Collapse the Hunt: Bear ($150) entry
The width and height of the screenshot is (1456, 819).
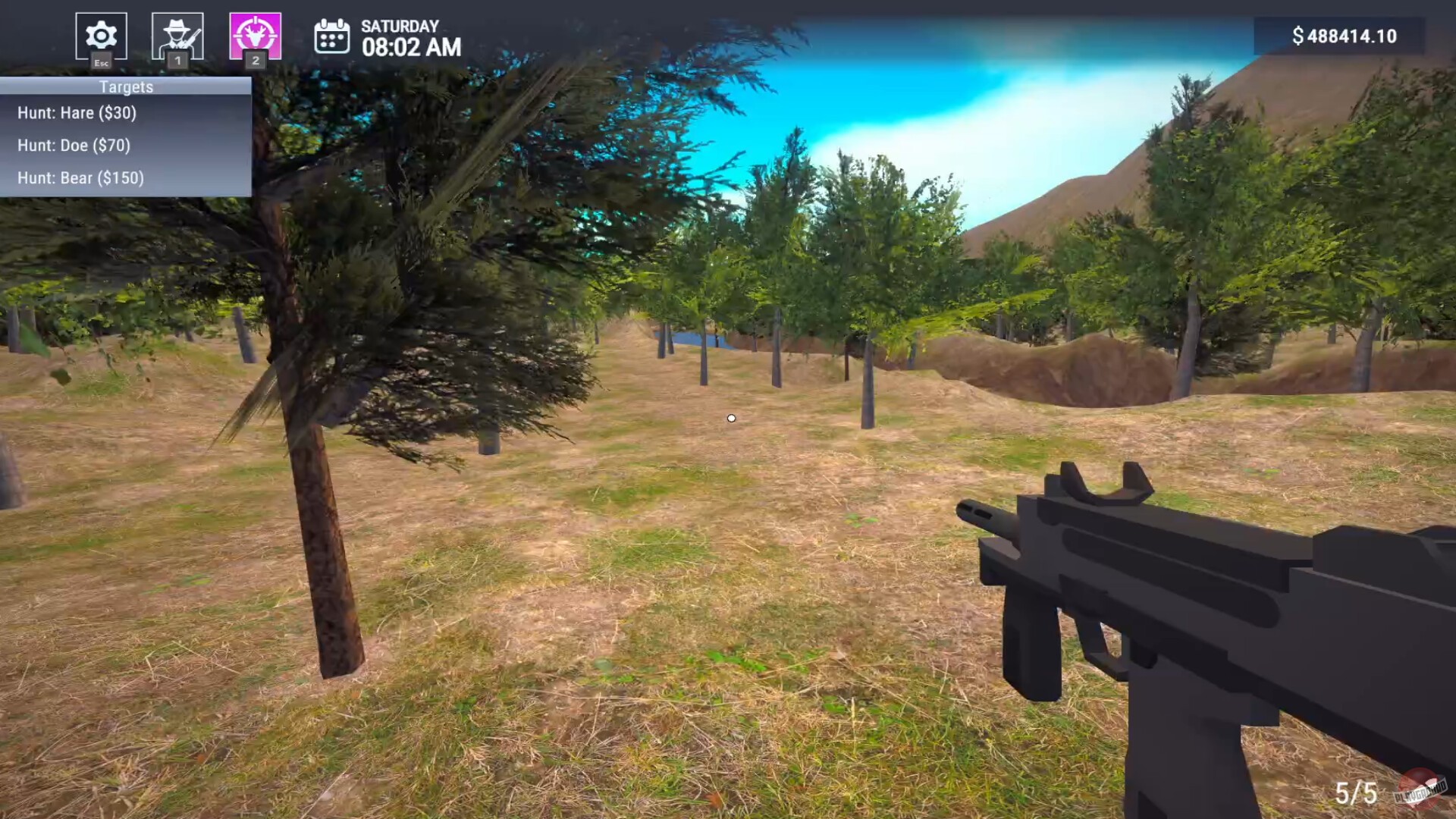81,178
